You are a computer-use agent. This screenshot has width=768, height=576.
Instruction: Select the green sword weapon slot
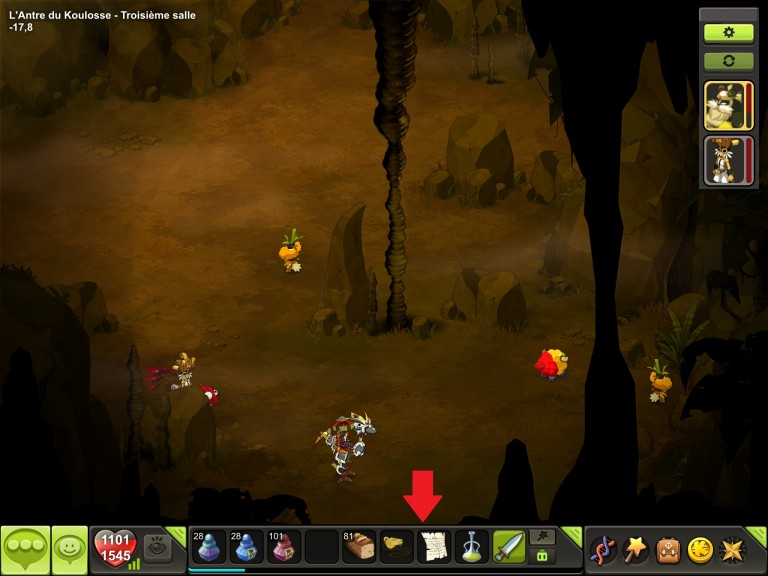point(509,547)
